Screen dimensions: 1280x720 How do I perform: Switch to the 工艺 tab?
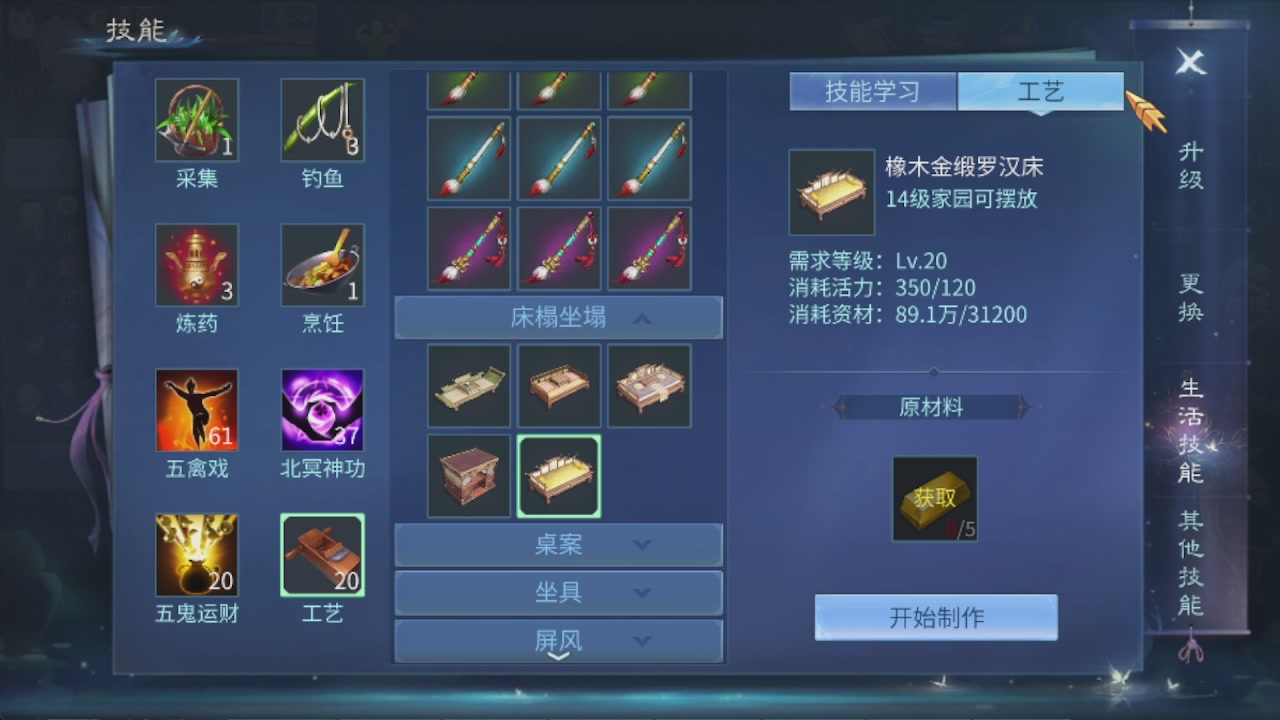coord(1041,90)
